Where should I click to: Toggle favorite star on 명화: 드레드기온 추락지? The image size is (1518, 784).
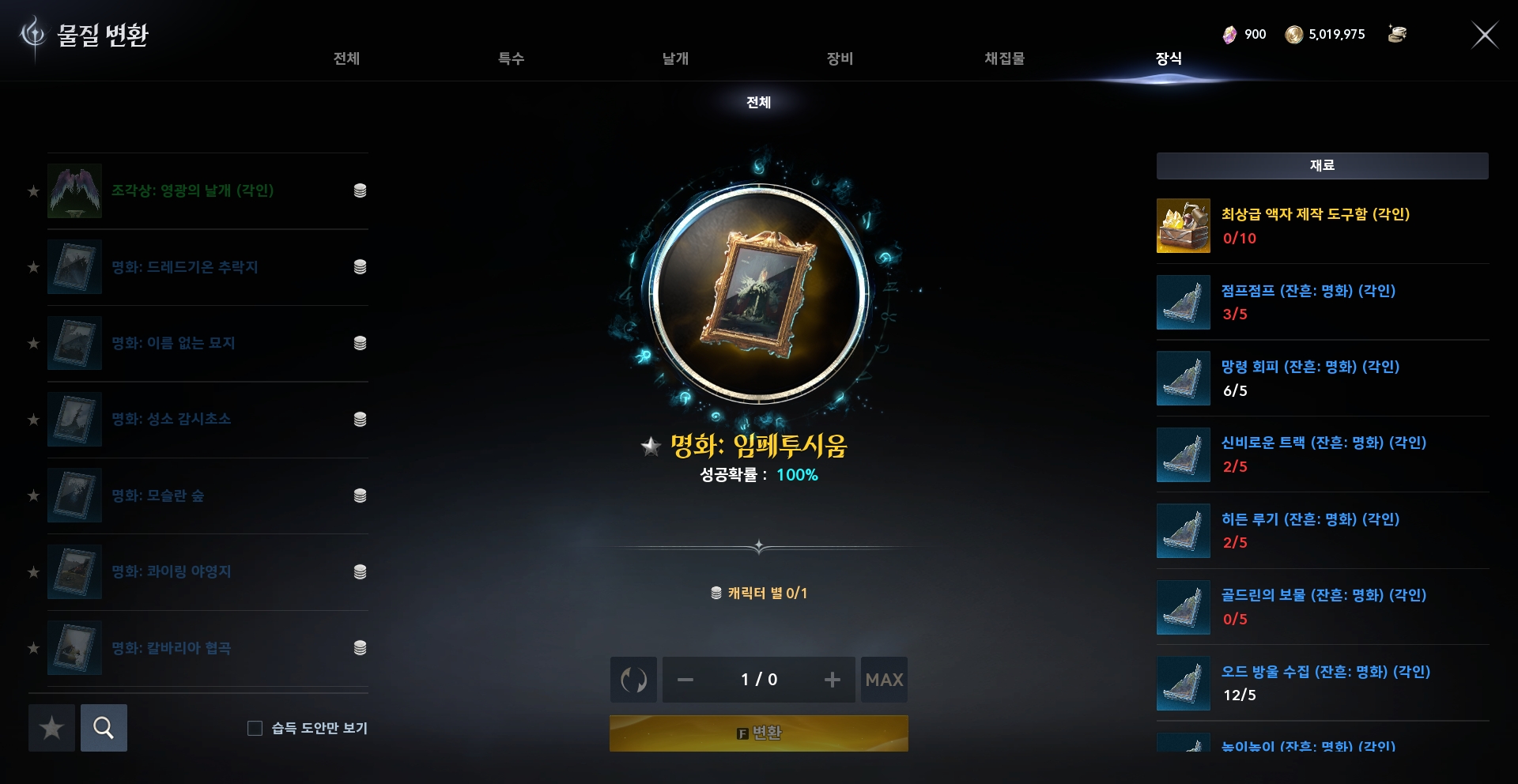[x=33, y=267]
